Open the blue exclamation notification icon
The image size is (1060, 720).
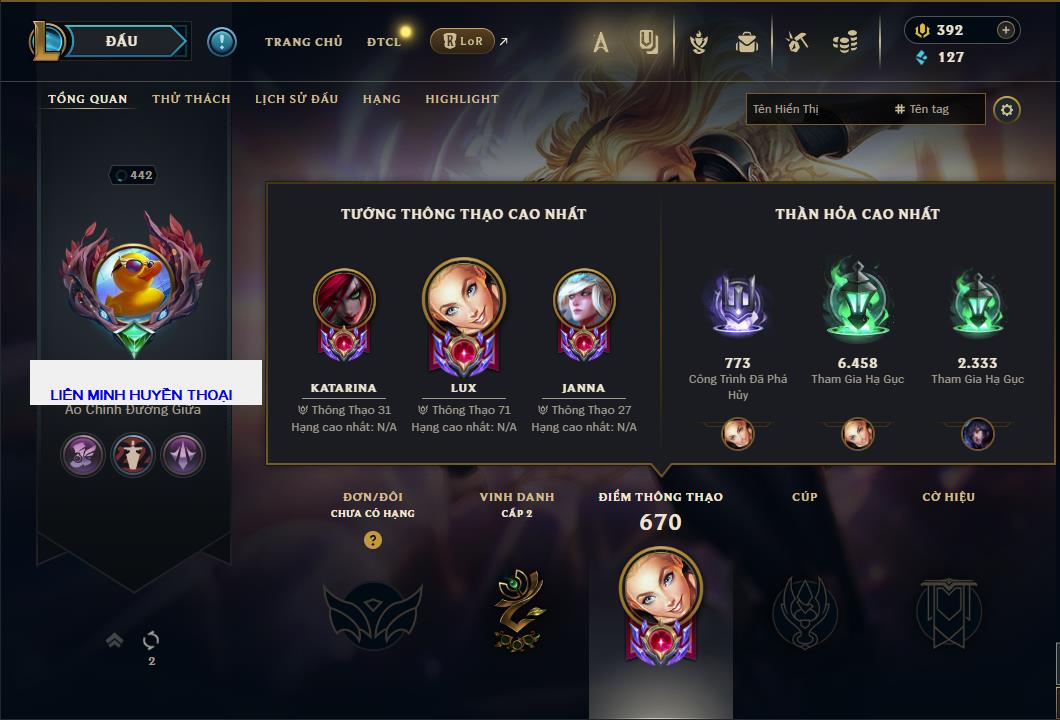[x=221, y=41]
